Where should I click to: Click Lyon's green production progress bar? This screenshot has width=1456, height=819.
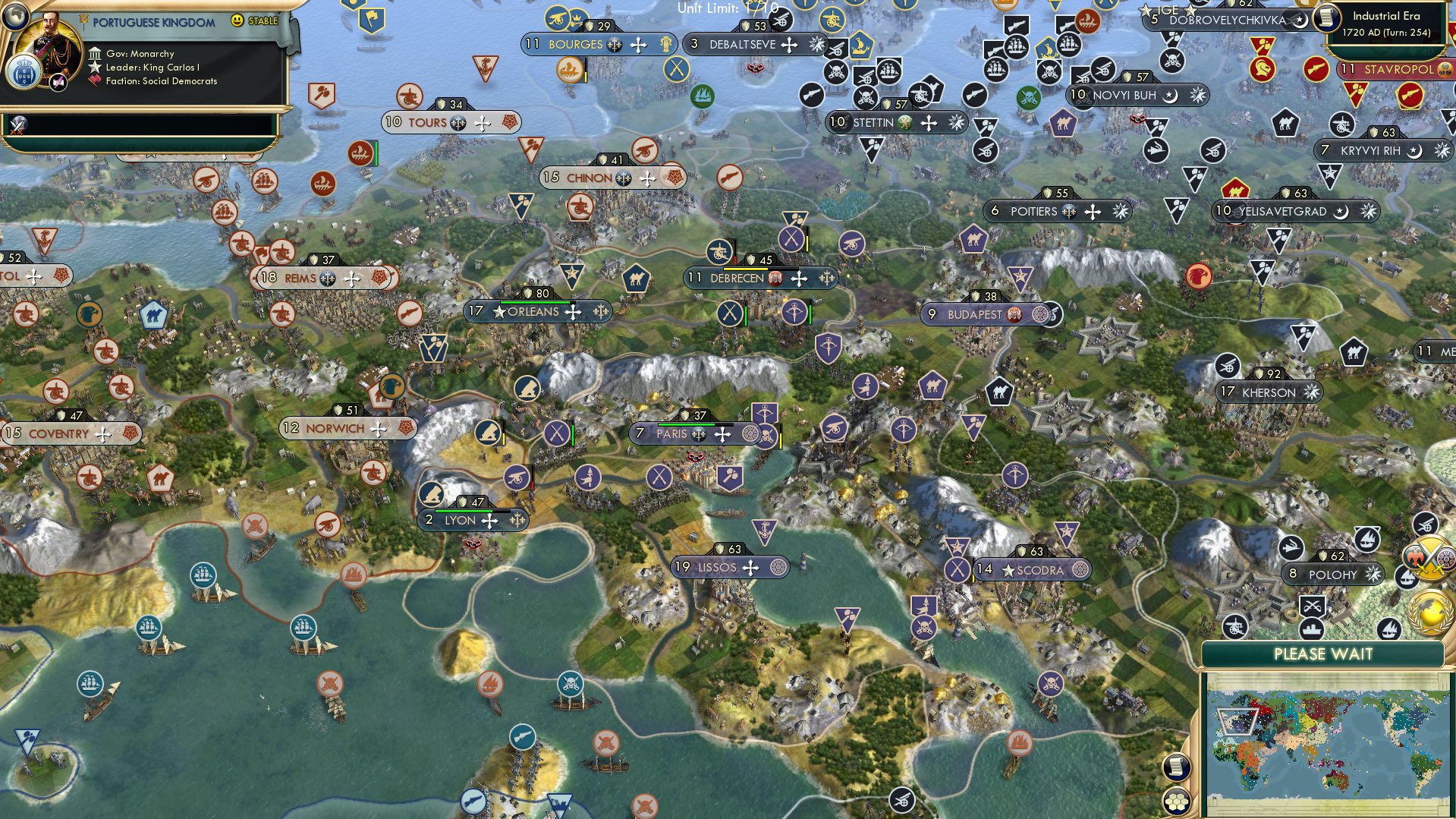click(x=464, y=511)
